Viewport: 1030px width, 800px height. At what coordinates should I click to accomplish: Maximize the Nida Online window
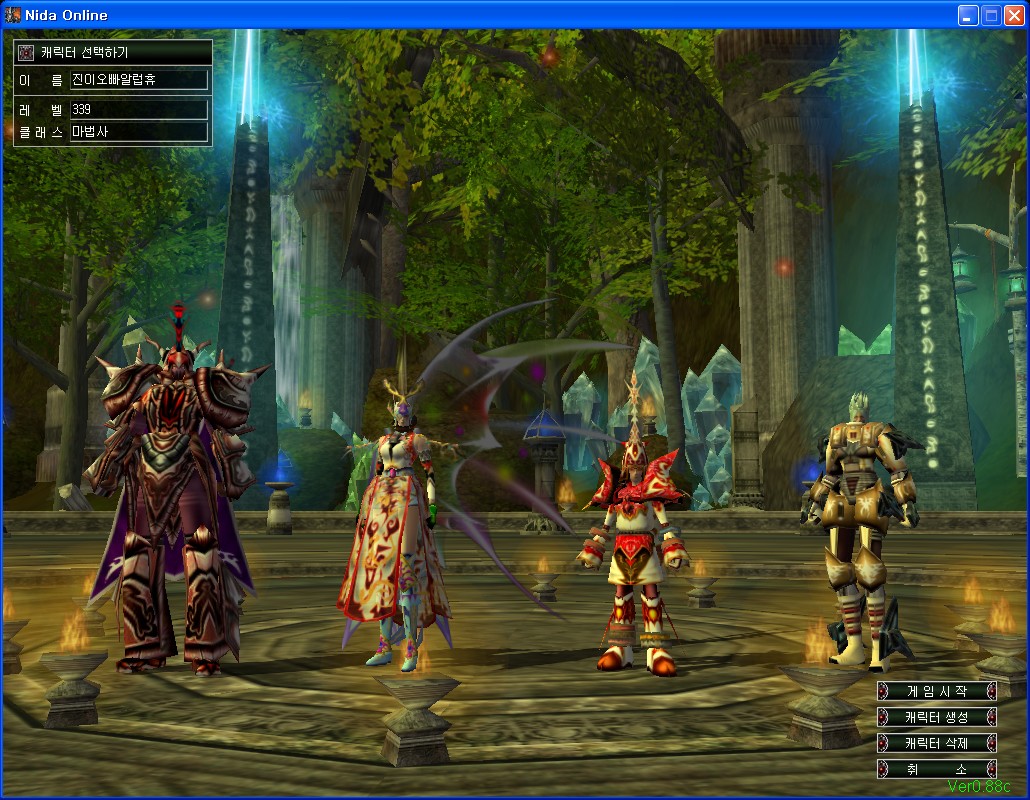991,15
